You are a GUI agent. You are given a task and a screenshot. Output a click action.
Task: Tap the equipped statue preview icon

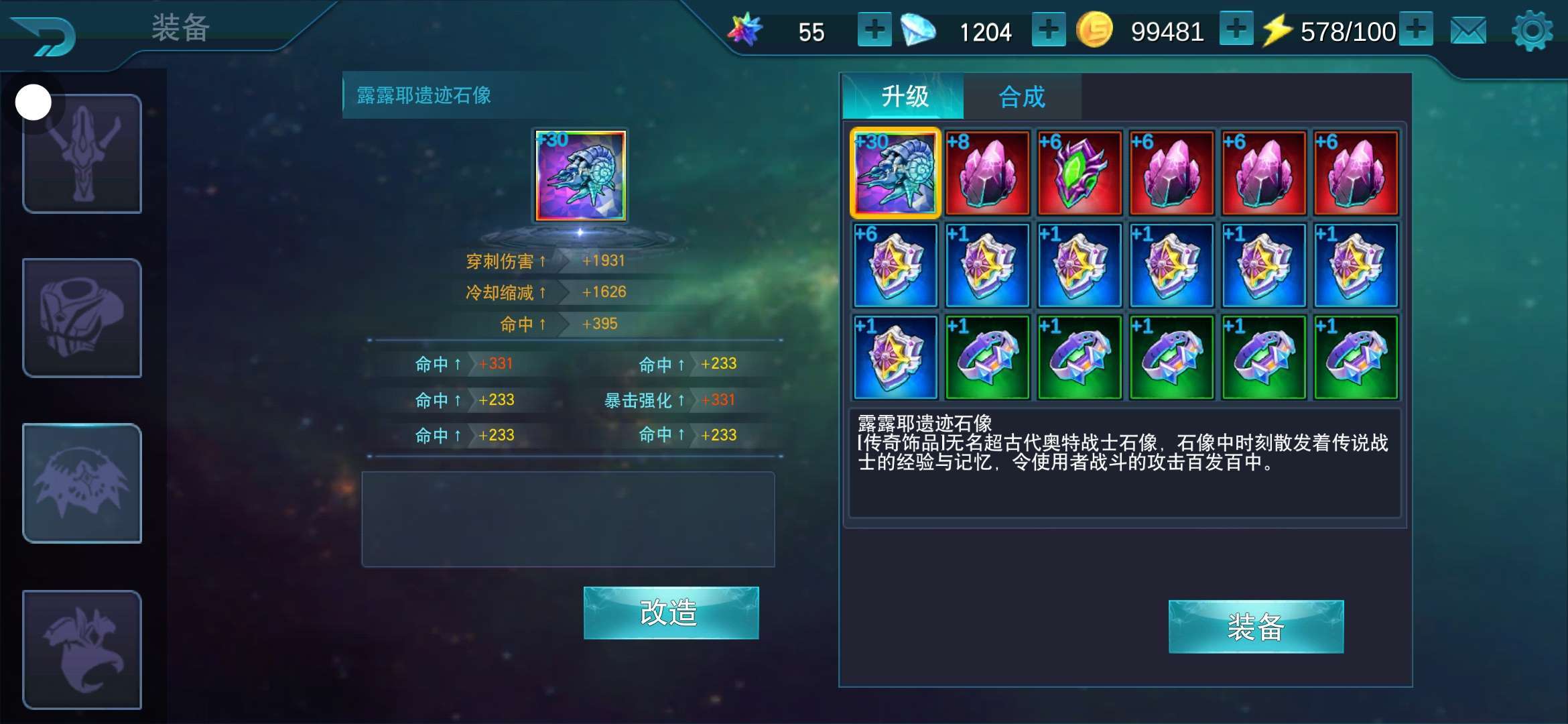580,176
